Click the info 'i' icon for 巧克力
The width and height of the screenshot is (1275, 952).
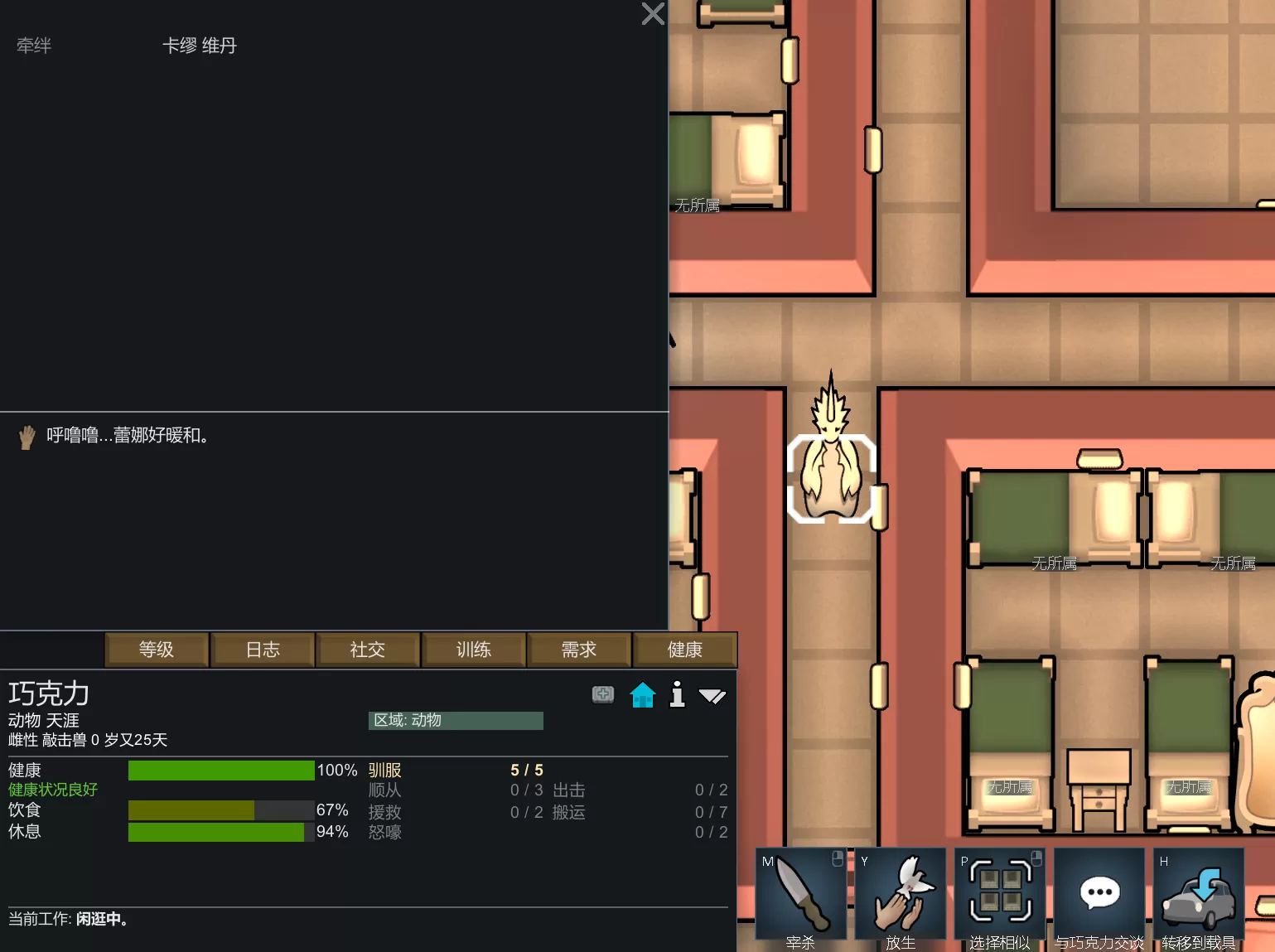pos(677,694)
